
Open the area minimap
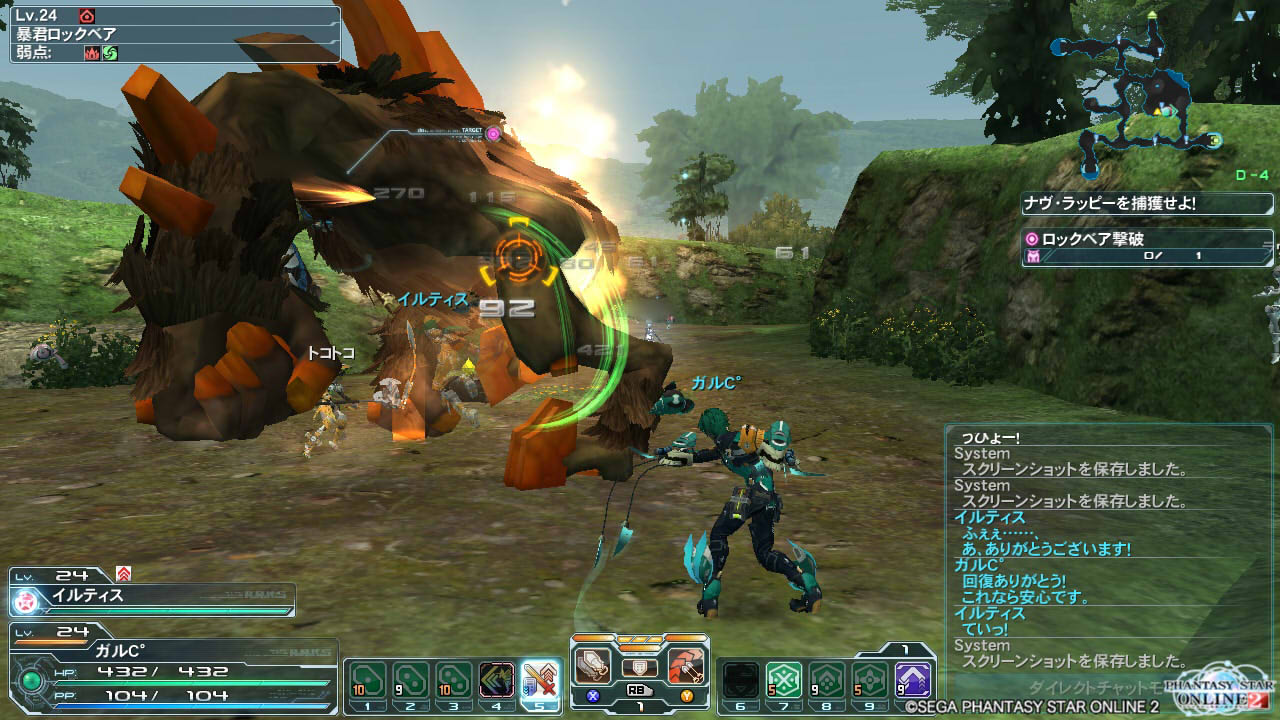point(1140,95)
